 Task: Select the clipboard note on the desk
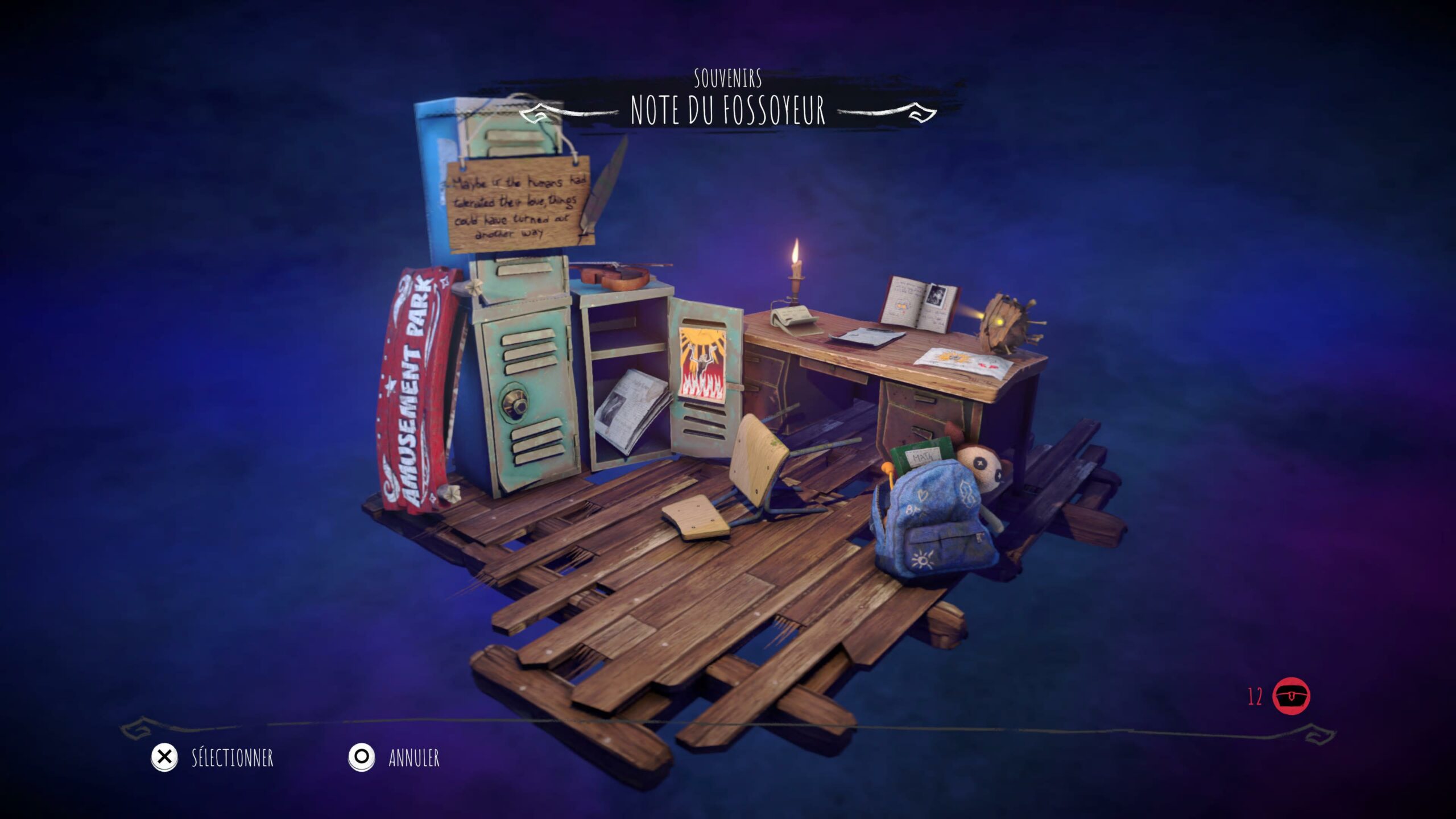point(866,336)
